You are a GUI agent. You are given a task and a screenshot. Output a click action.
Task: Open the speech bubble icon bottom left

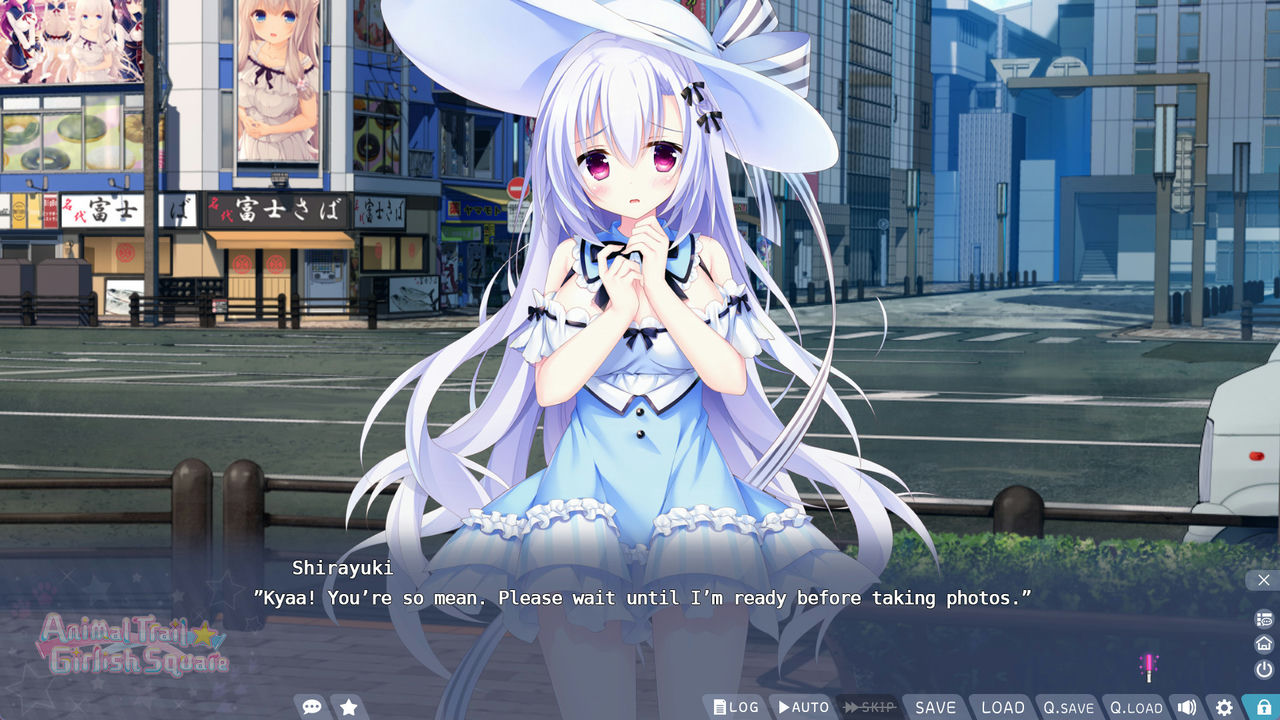pos(311,706)
